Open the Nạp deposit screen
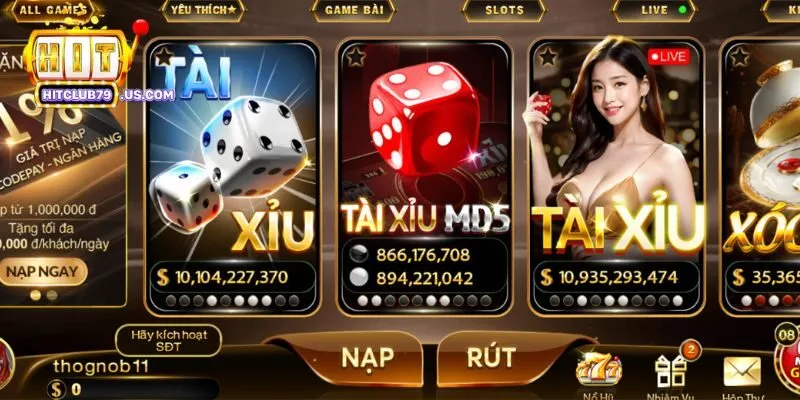 [x=366, y=357]
